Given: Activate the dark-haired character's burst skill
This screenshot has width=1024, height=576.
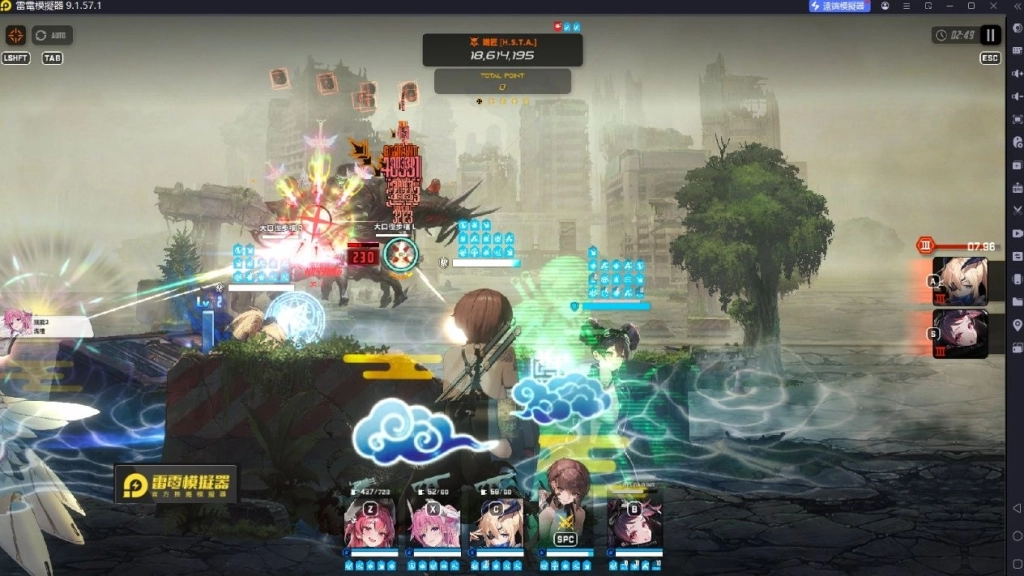Looking at the screenshot, I should tap(960, 333).
